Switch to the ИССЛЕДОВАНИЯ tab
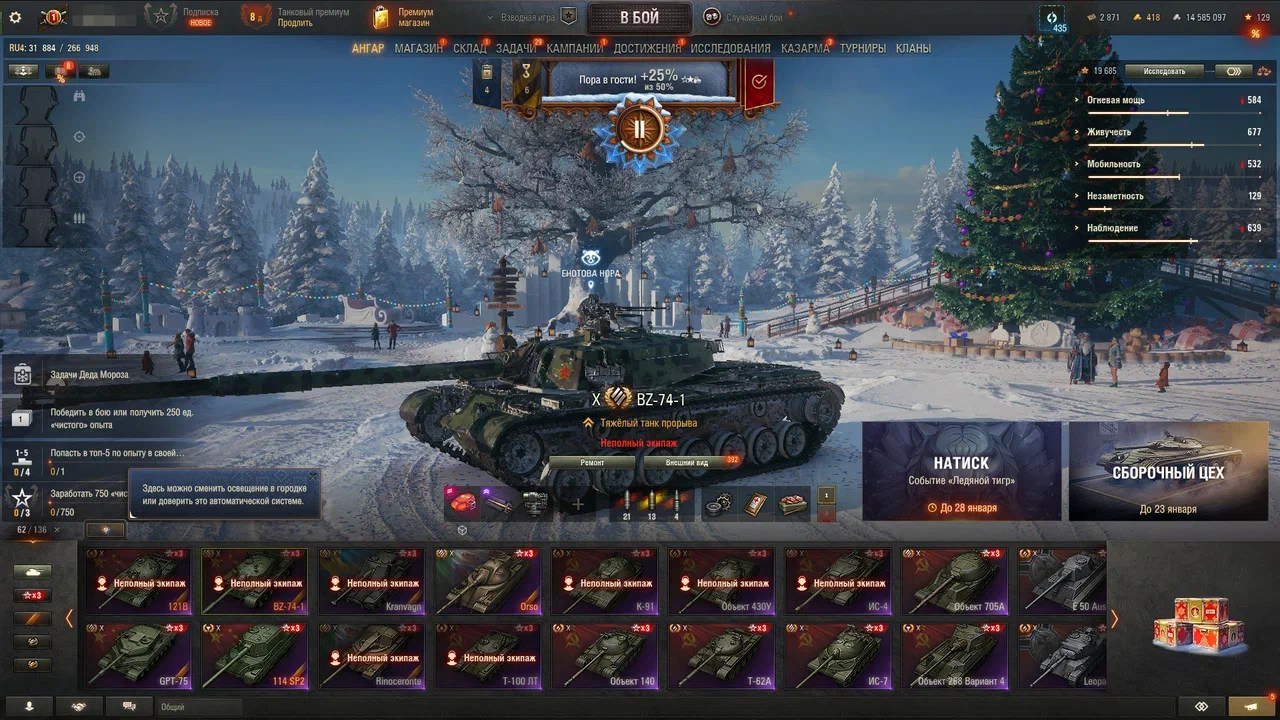This screenshot has height=720, width=1280. pos(730,48)
